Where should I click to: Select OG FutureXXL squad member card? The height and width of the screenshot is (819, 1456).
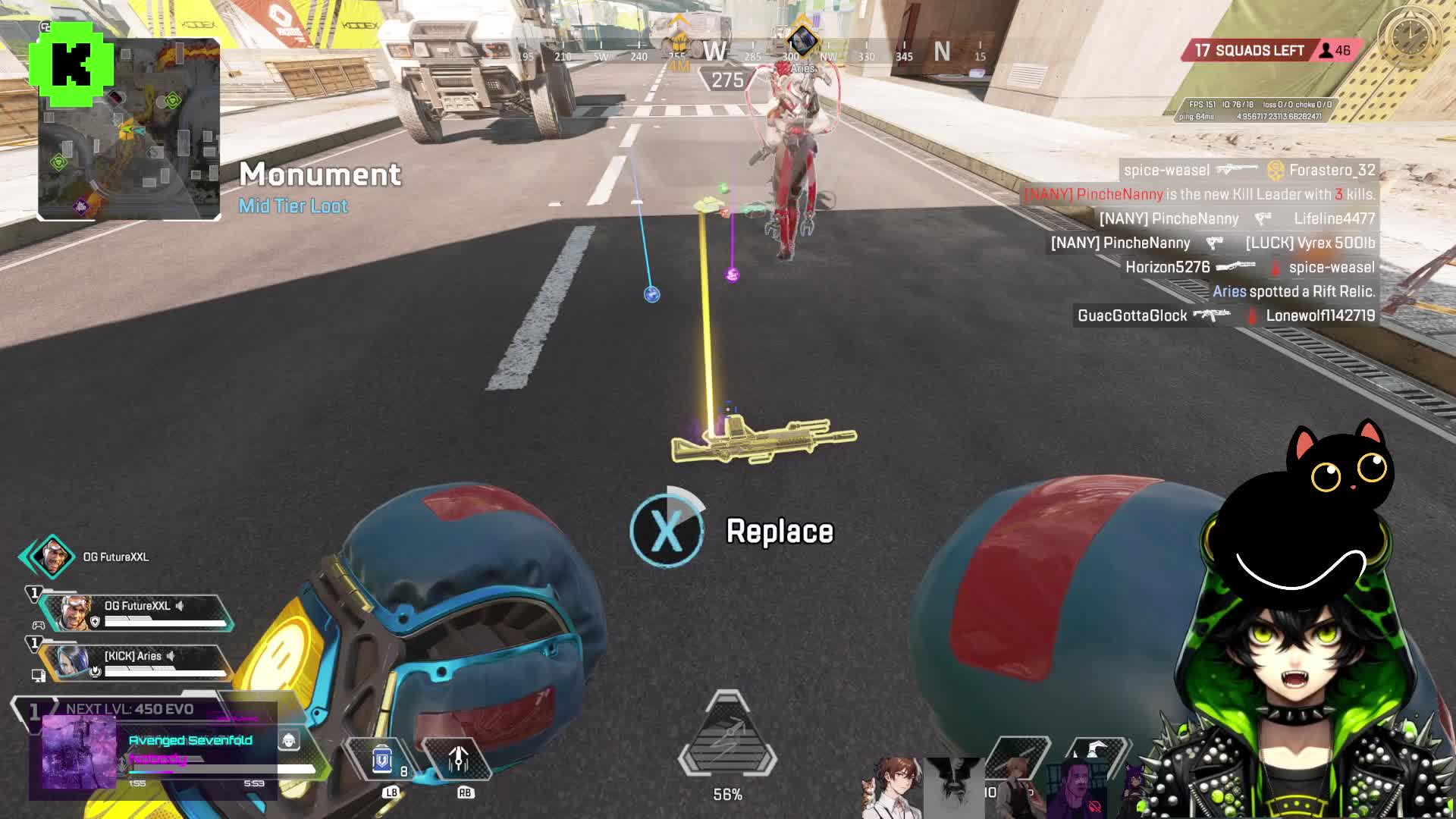coord(136,613)
